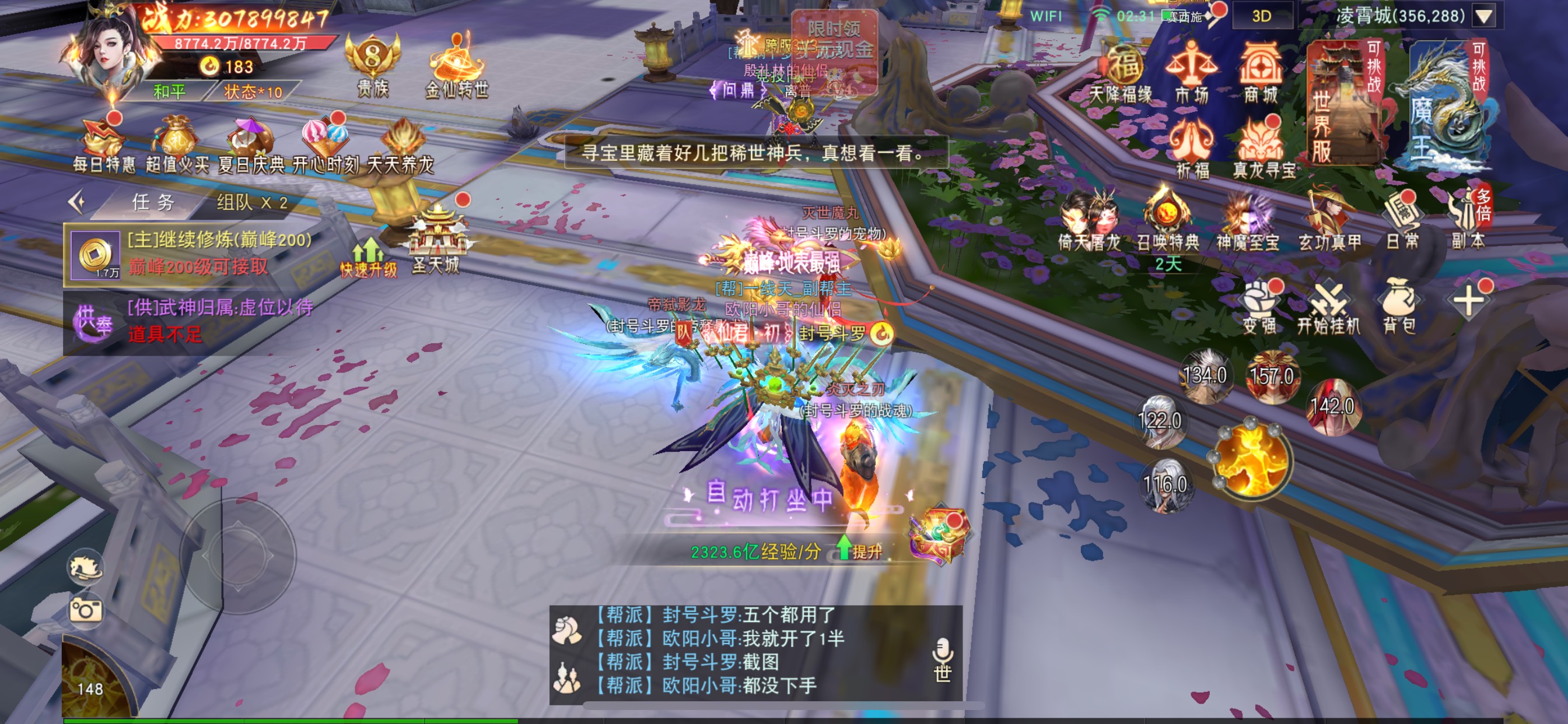
Task: Challenge the 世界服 world server banner
Action: tap(1343, 103)
